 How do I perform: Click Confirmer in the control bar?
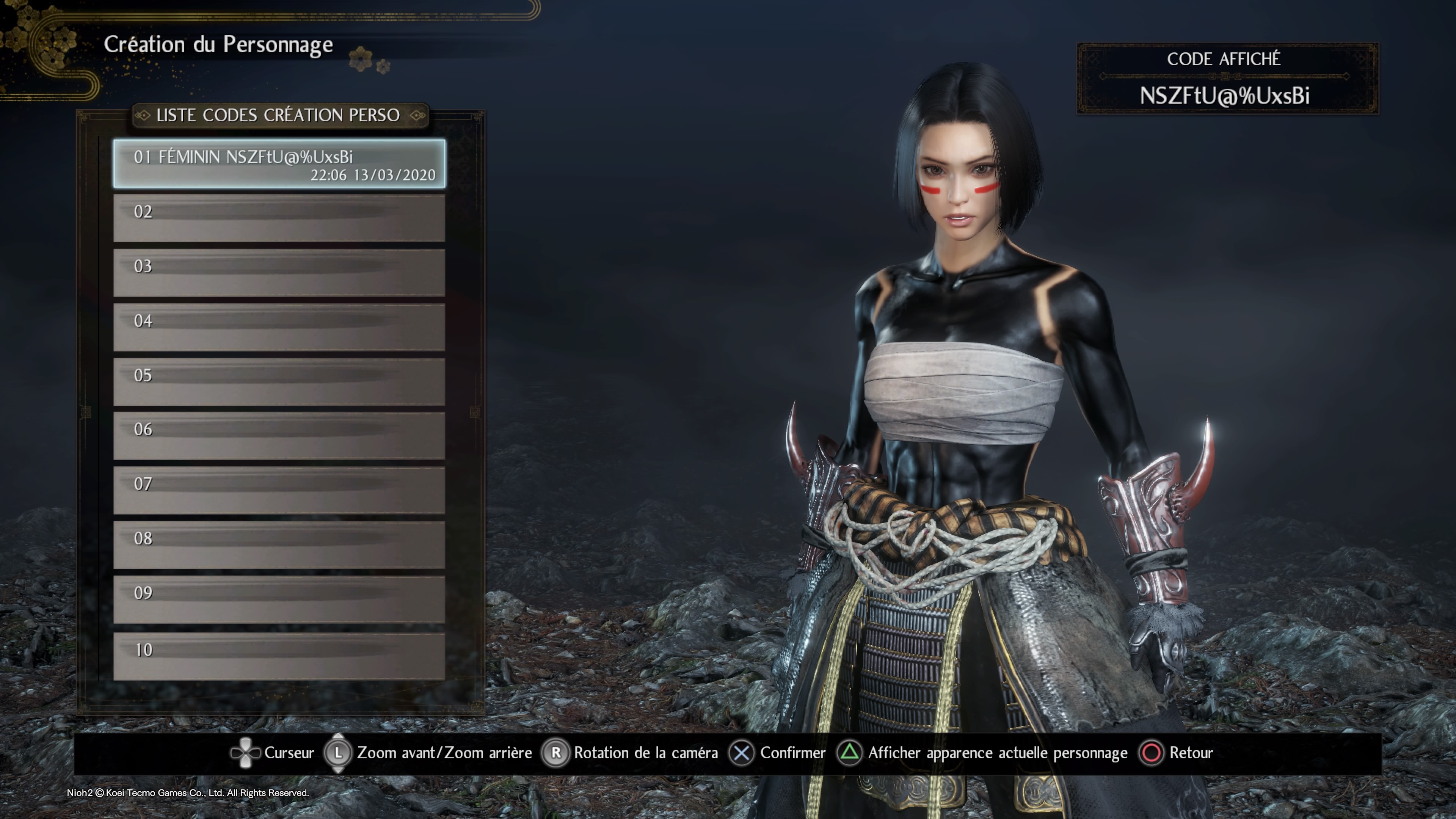(x=794, y=753)
